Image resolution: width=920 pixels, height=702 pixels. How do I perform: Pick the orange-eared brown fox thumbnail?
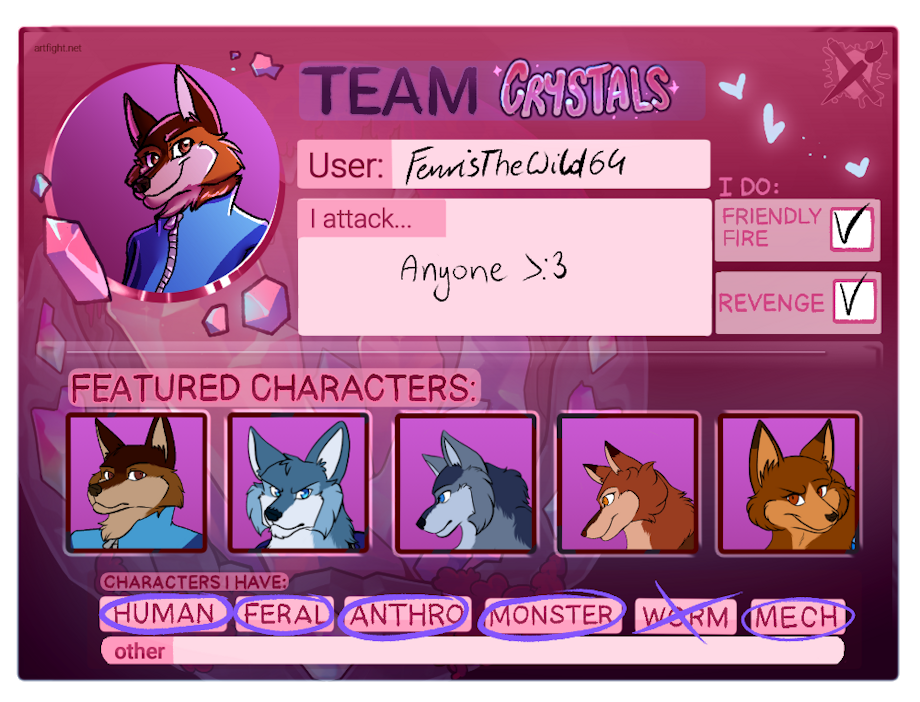(x=789, y=482)
